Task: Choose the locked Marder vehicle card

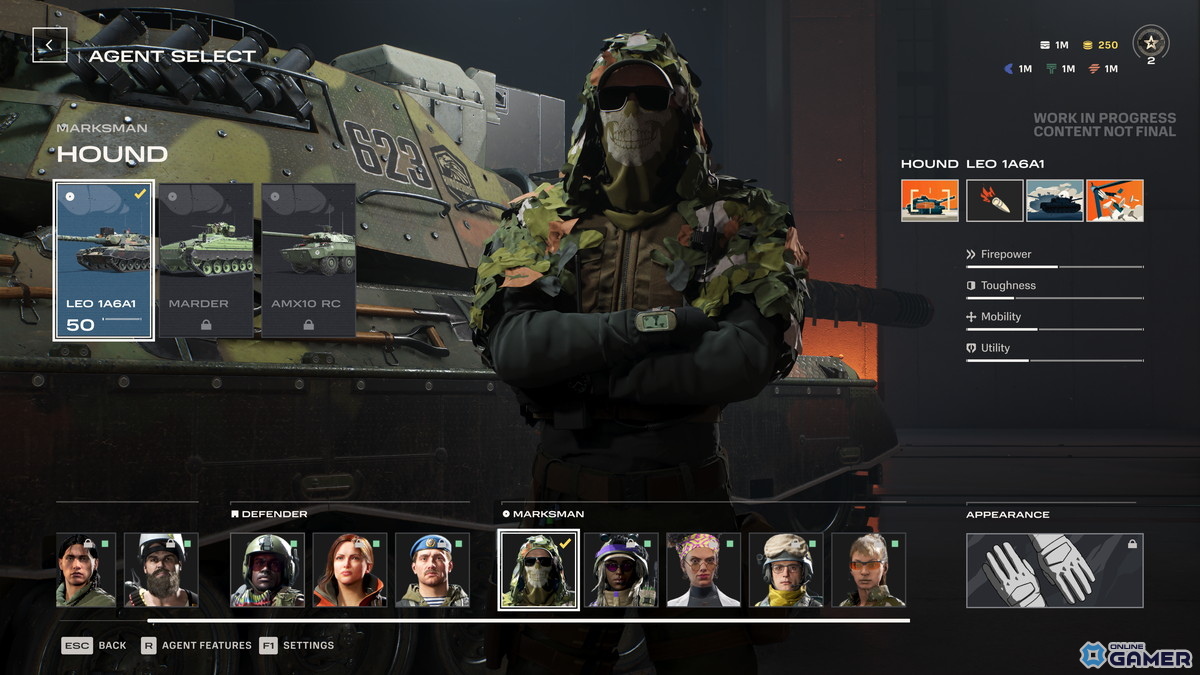Action: [x=206, y=260]
